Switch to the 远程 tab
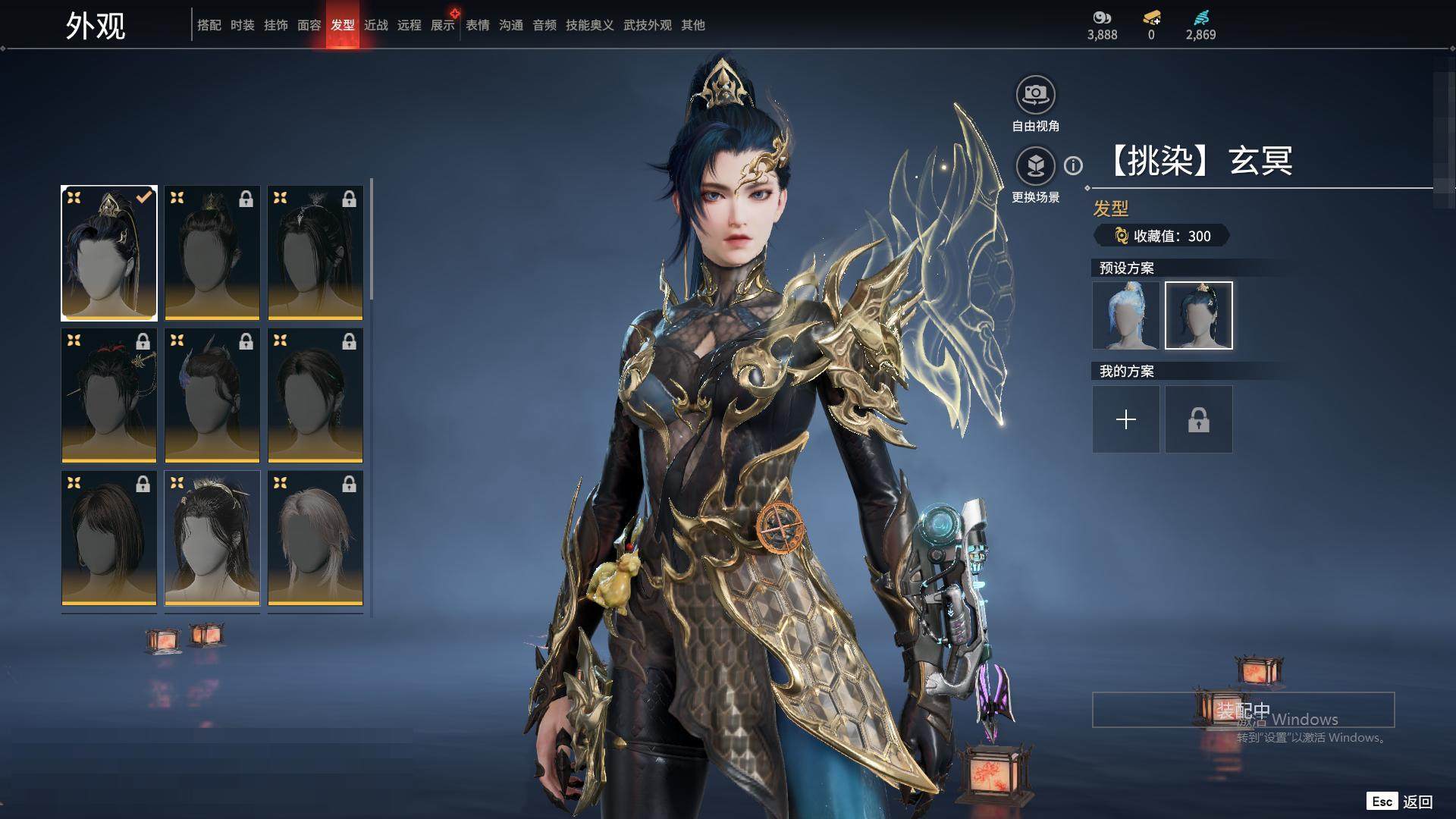 click(x=409, y=25)
